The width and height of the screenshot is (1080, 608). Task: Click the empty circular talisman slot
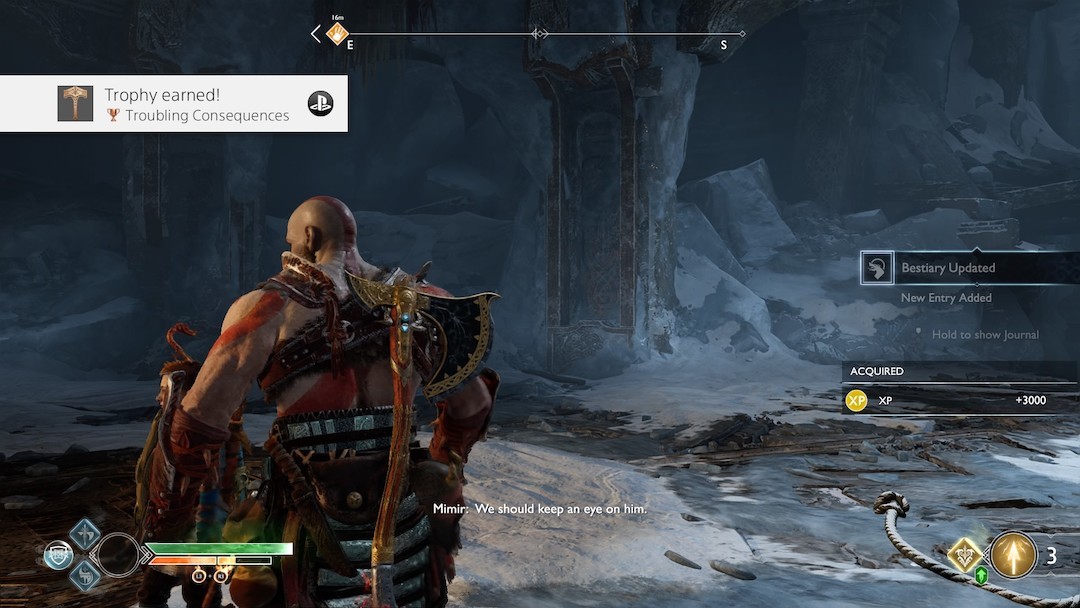118,555
